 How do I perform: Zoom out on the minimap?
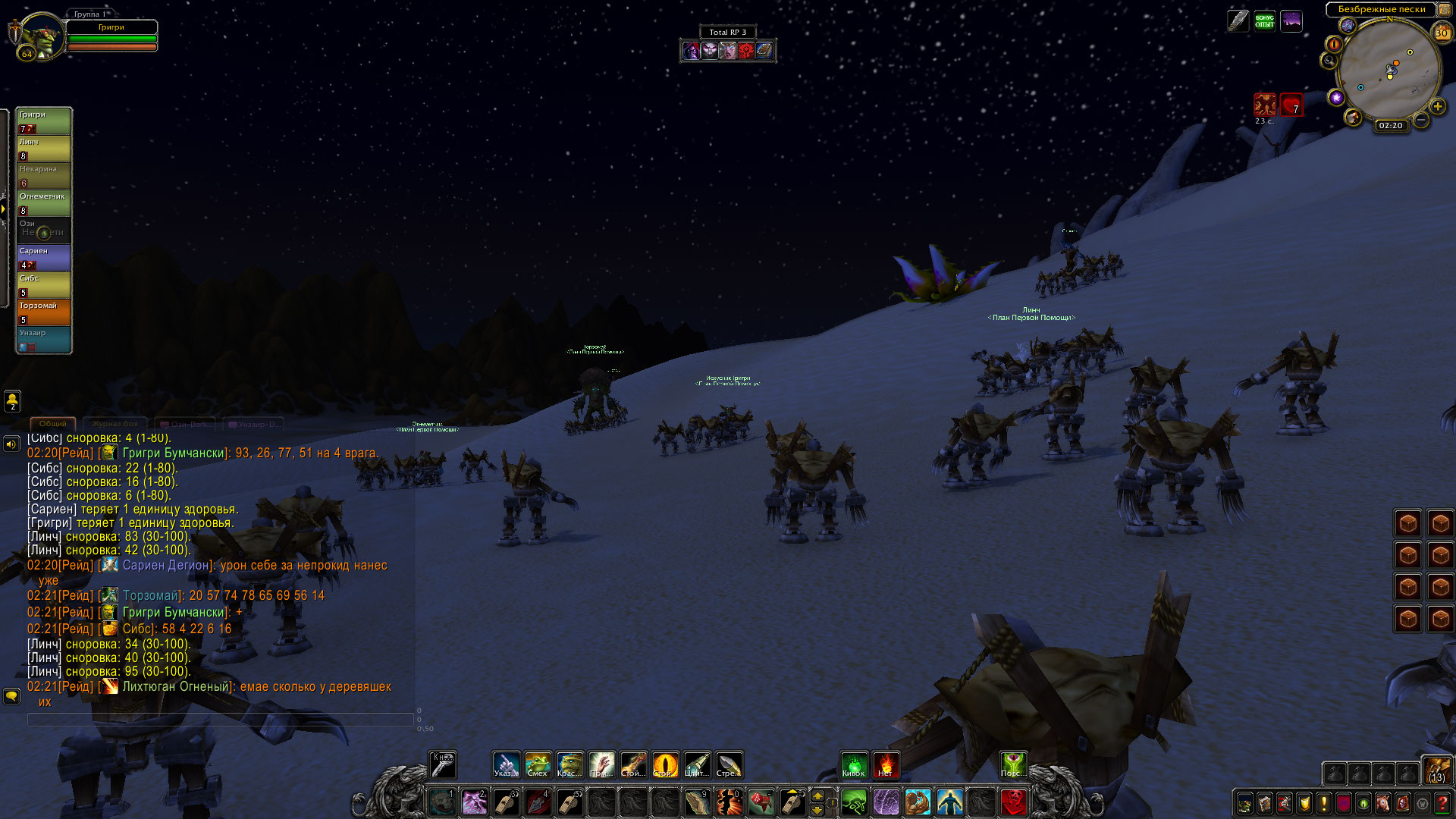1421,120
